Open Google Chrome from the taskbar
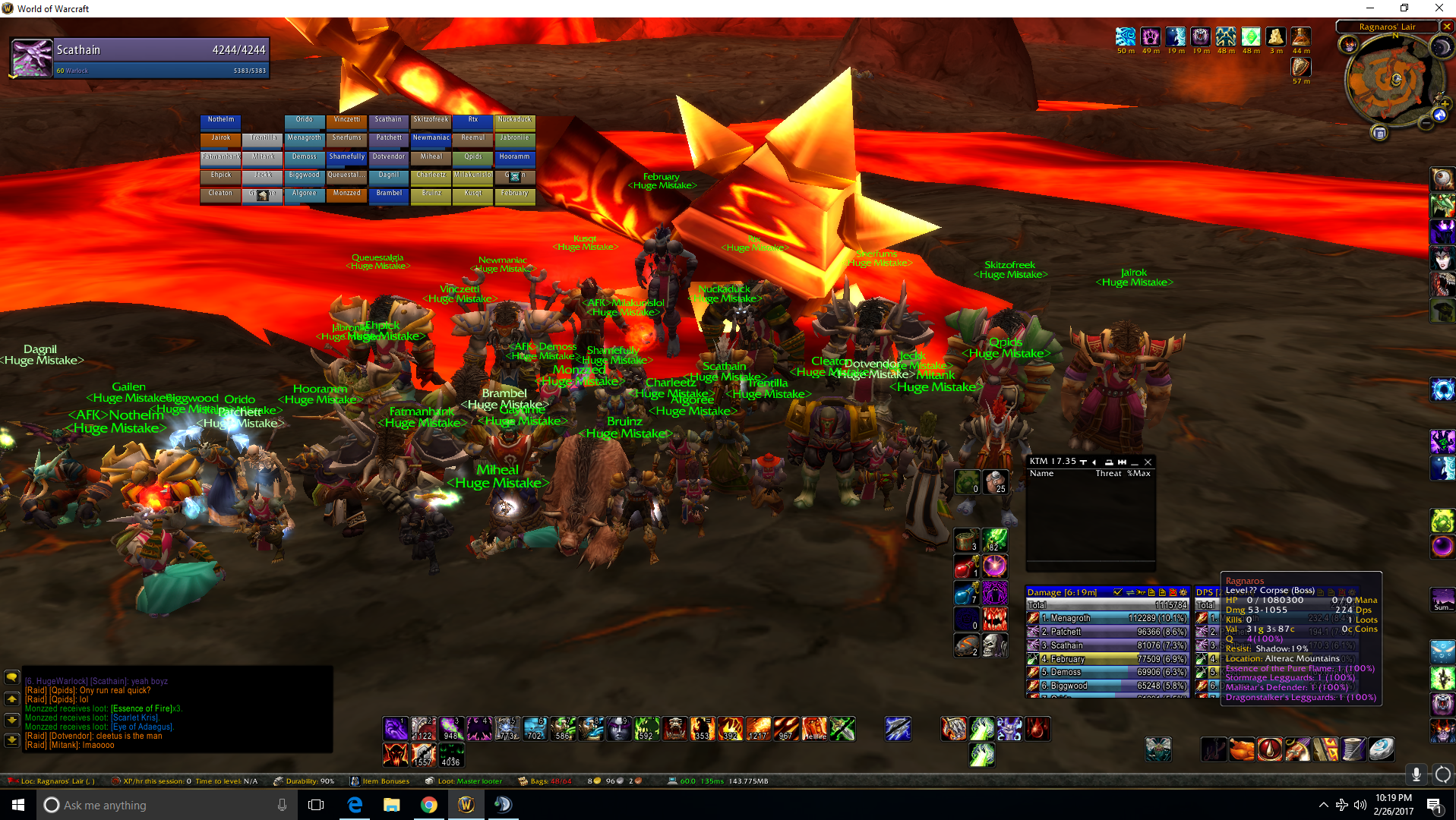Viewport: 1456px width, 820px height. [429, 805]
